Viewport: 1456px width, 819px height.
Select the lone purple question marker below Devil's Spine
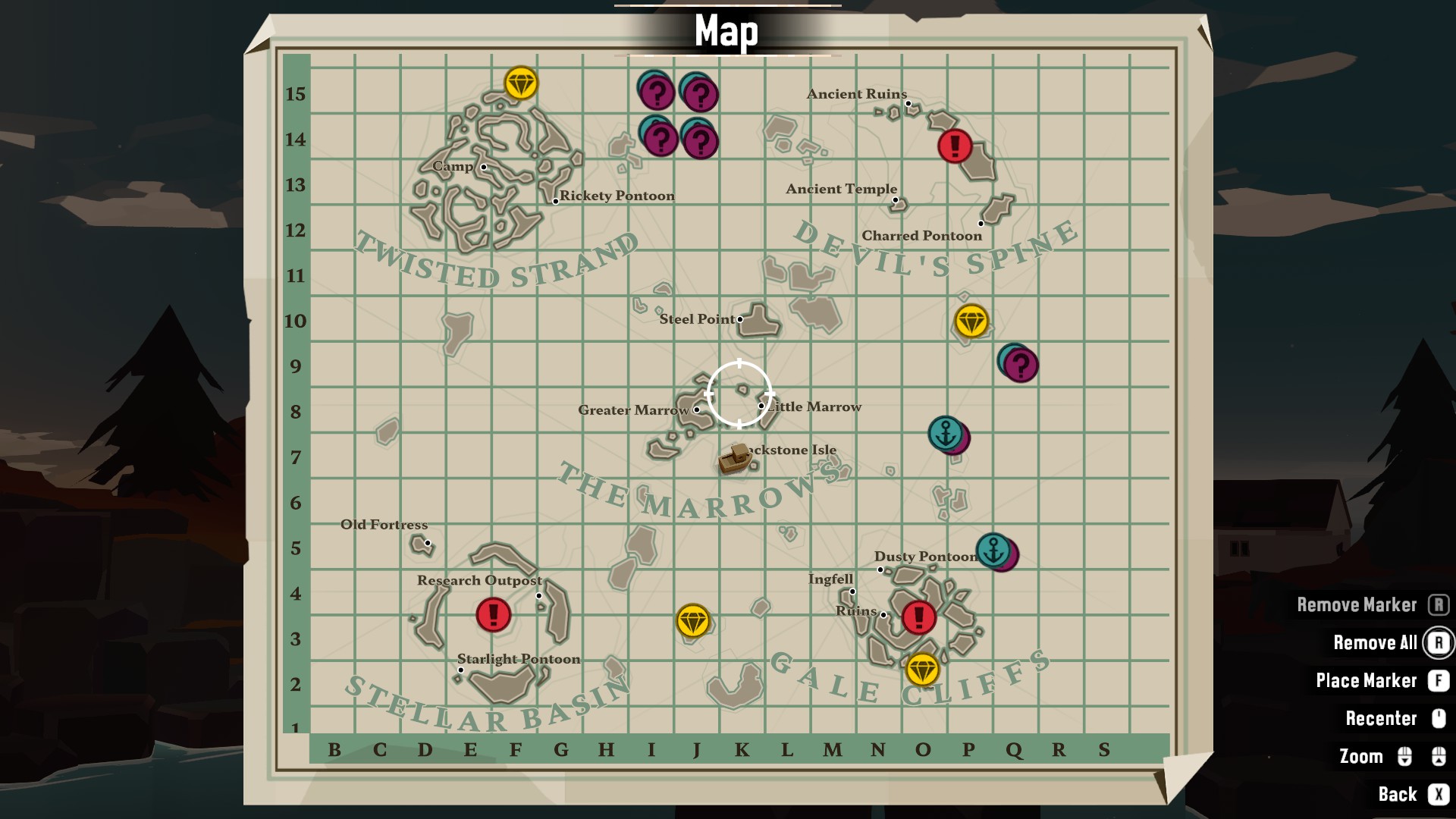pos(1021,366)
